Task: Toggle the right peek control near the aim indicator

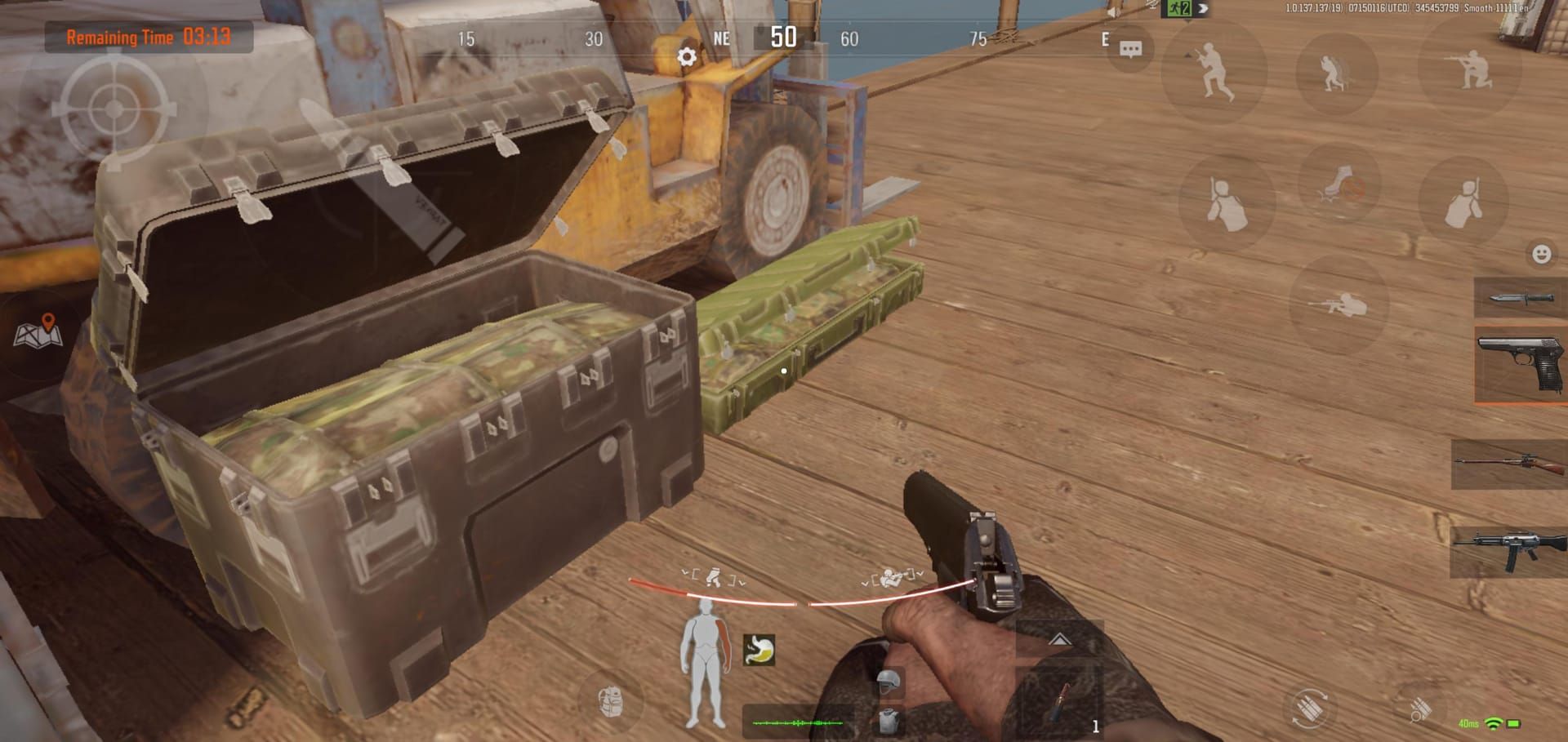Action: [x=890, y=575]
